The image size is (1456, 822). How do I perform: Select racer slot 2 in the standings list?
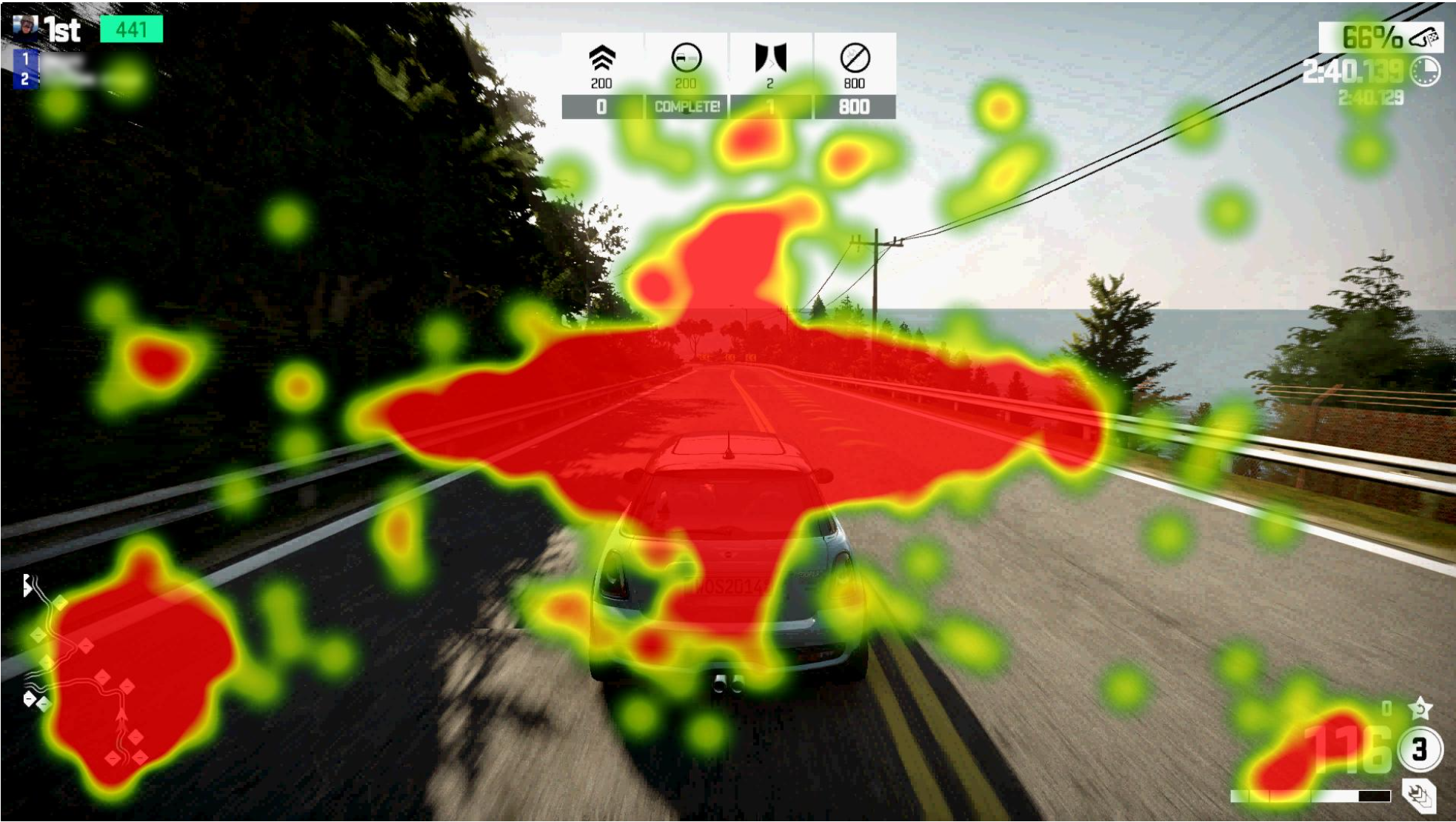(27, 78)
